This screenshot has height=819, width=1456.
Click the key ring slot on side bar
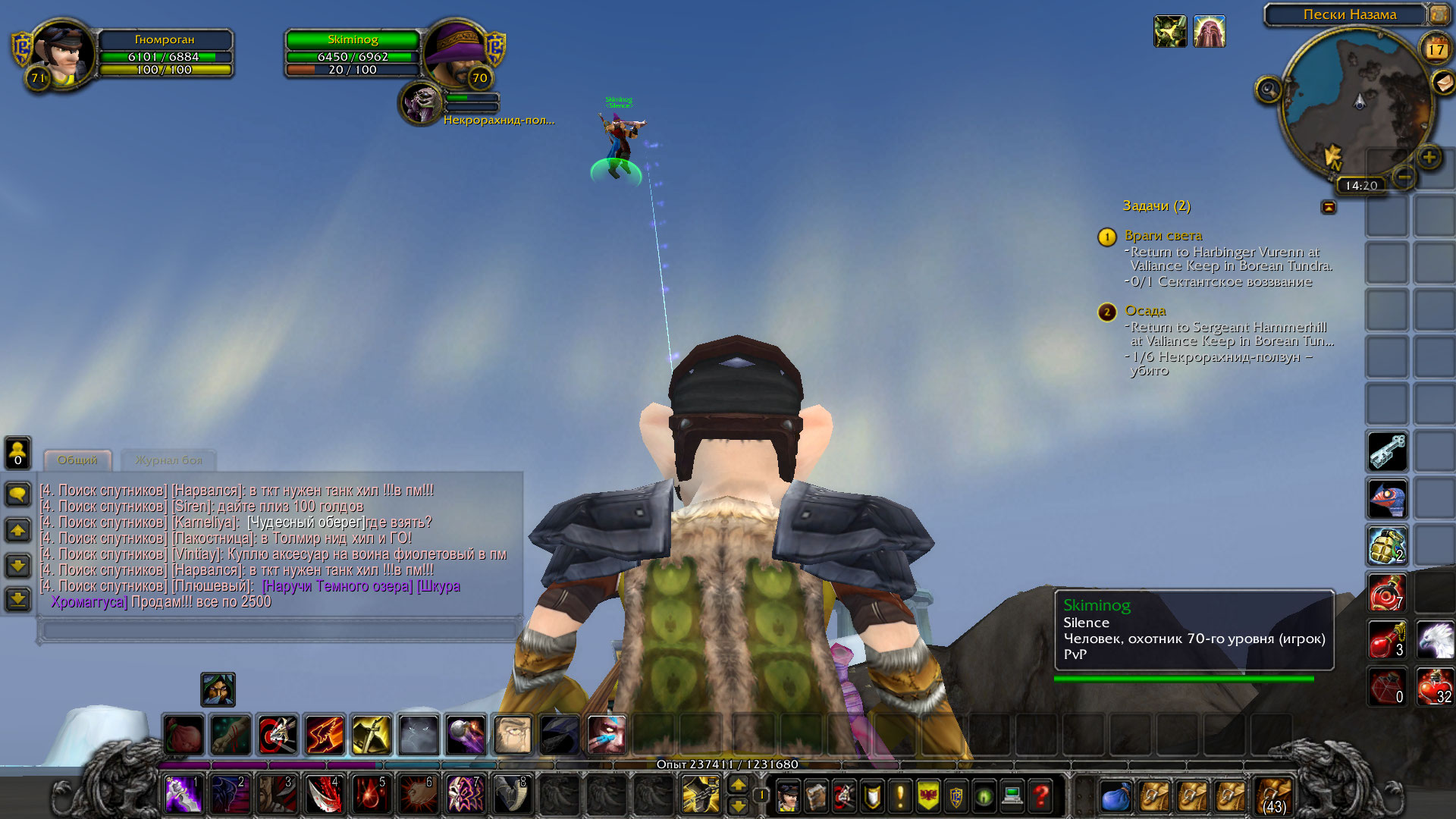click(1388, 451)
